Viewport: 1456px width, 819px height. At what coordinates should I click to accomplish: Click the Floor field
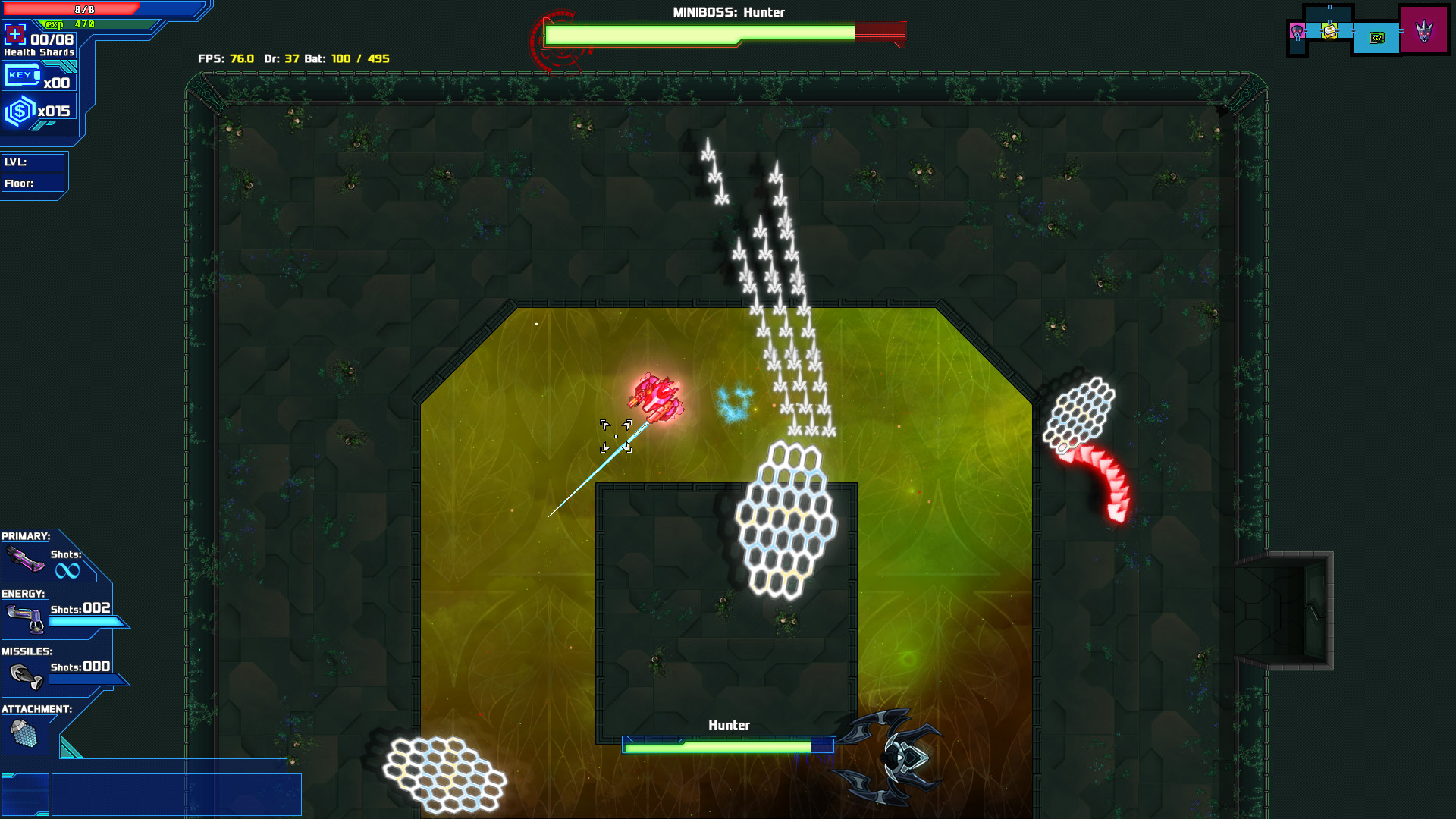click(x=34, y=183)
